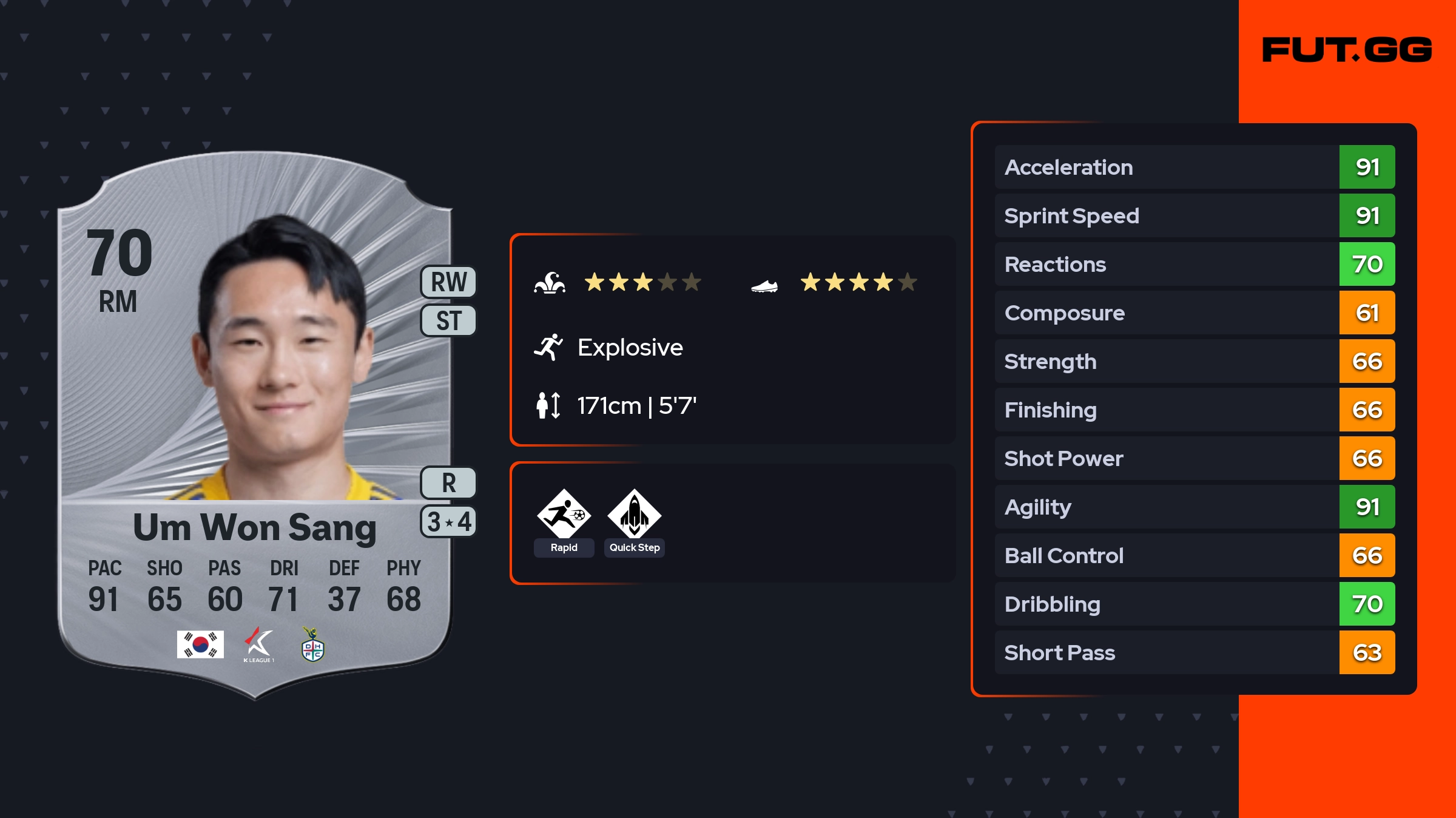Viewport: 1456px width, 818px height.
Task: Select the club crest on the card
Action: [x=313, y=646]
